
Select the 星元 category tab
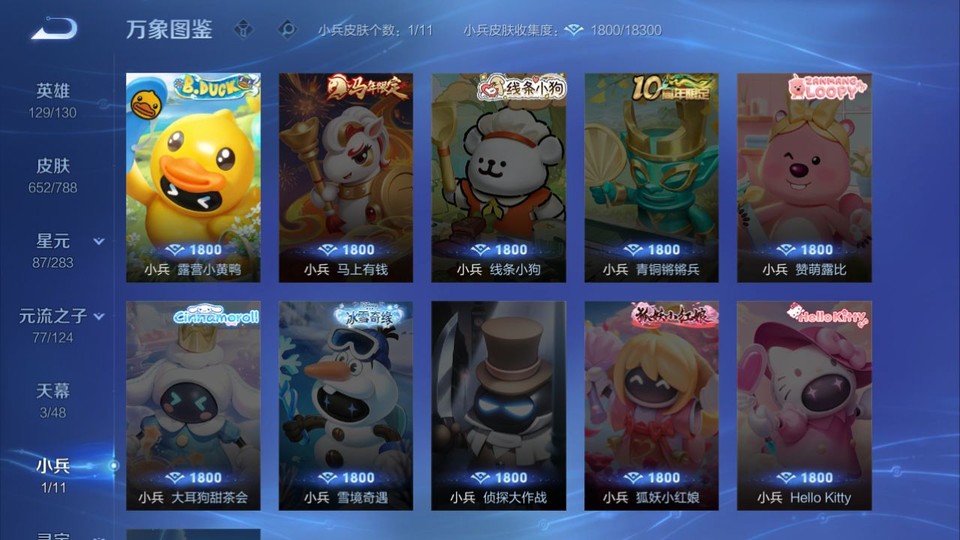point(53,249)
